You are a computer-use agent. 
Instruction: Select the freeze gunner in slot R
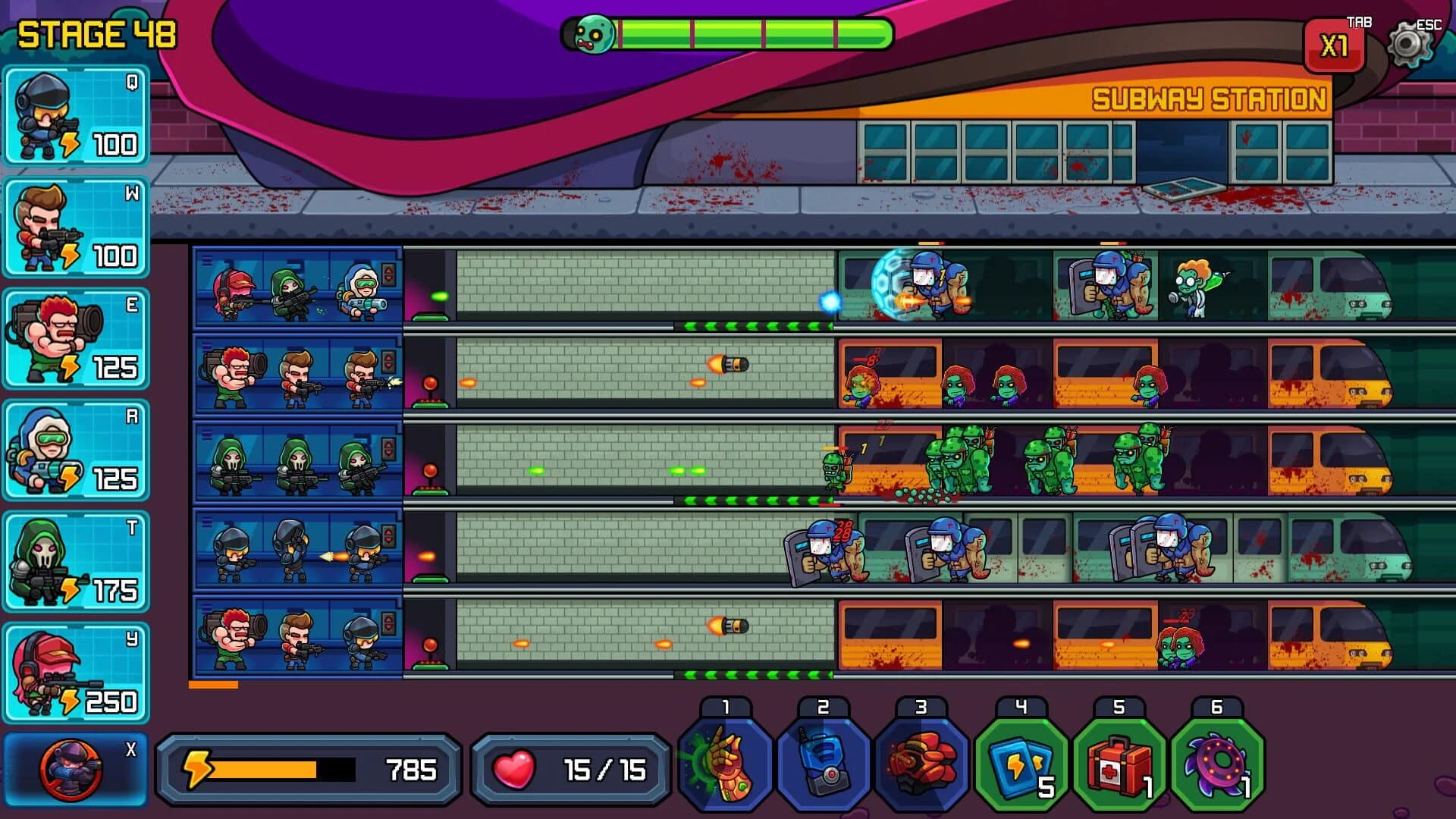pyautogui.click(x=76, y=451)
